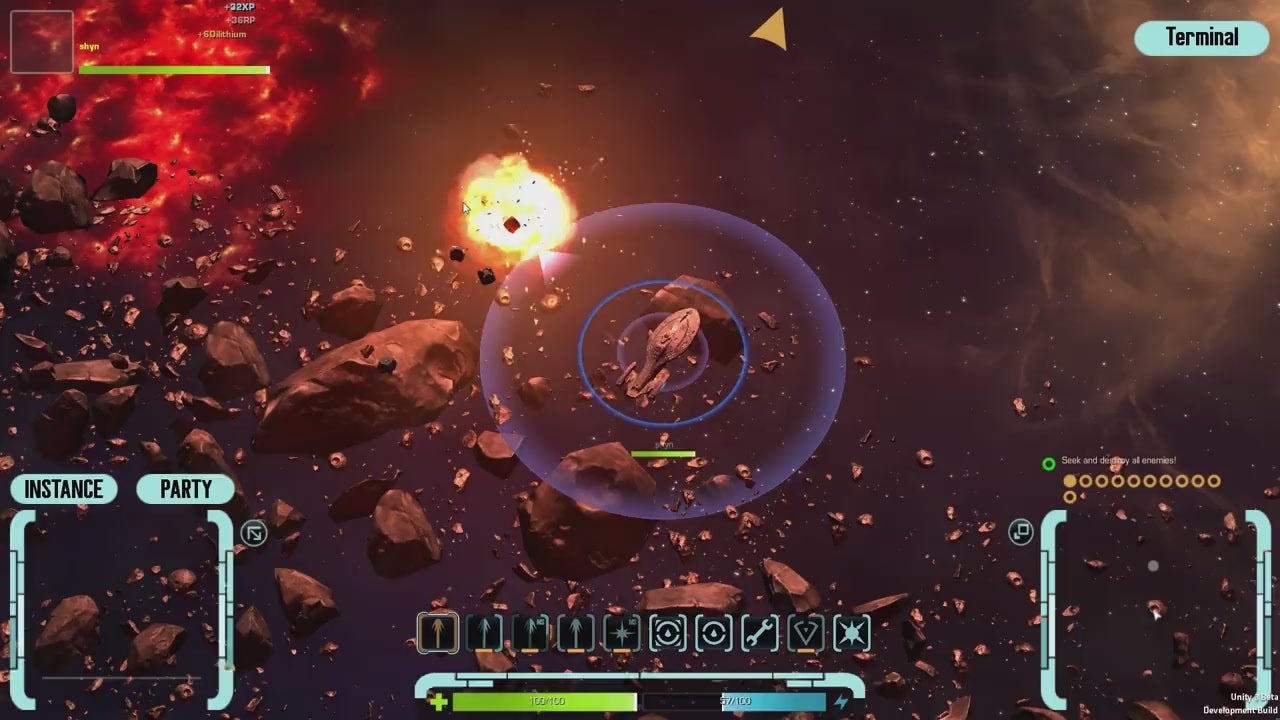Image resolution: width=1280 pixels, height=720 pixels.
Task: Toggle the radar panel with overlapping-squares icon
Action: pos(1020,532)
